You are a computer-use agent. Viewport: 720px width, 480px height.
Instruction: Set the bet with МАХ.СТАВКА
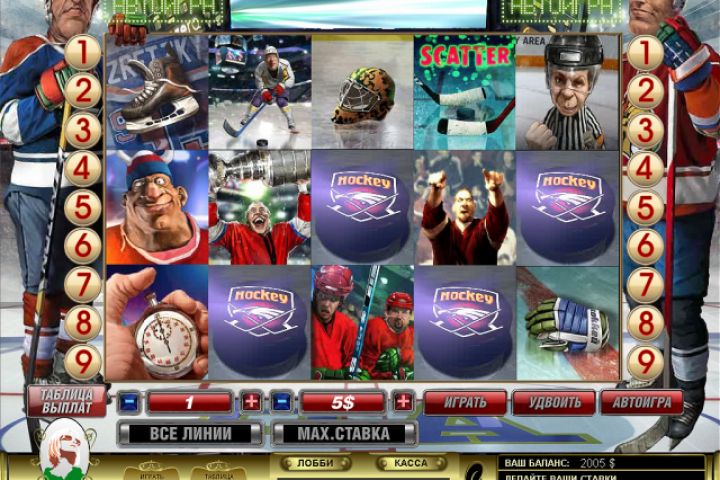tap(343, 434)
